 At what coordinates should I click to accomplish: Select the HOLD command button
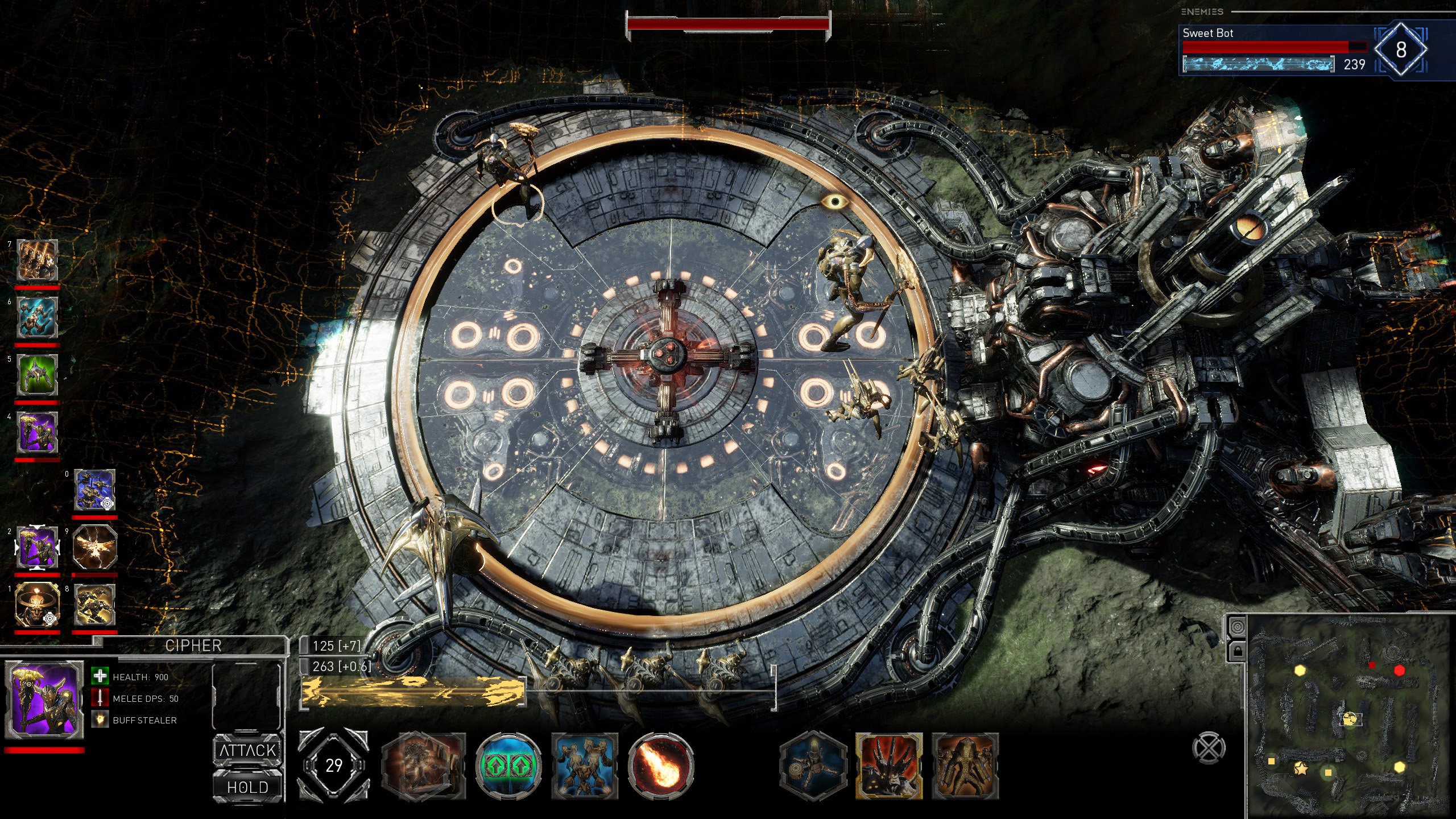coord(248,787)
